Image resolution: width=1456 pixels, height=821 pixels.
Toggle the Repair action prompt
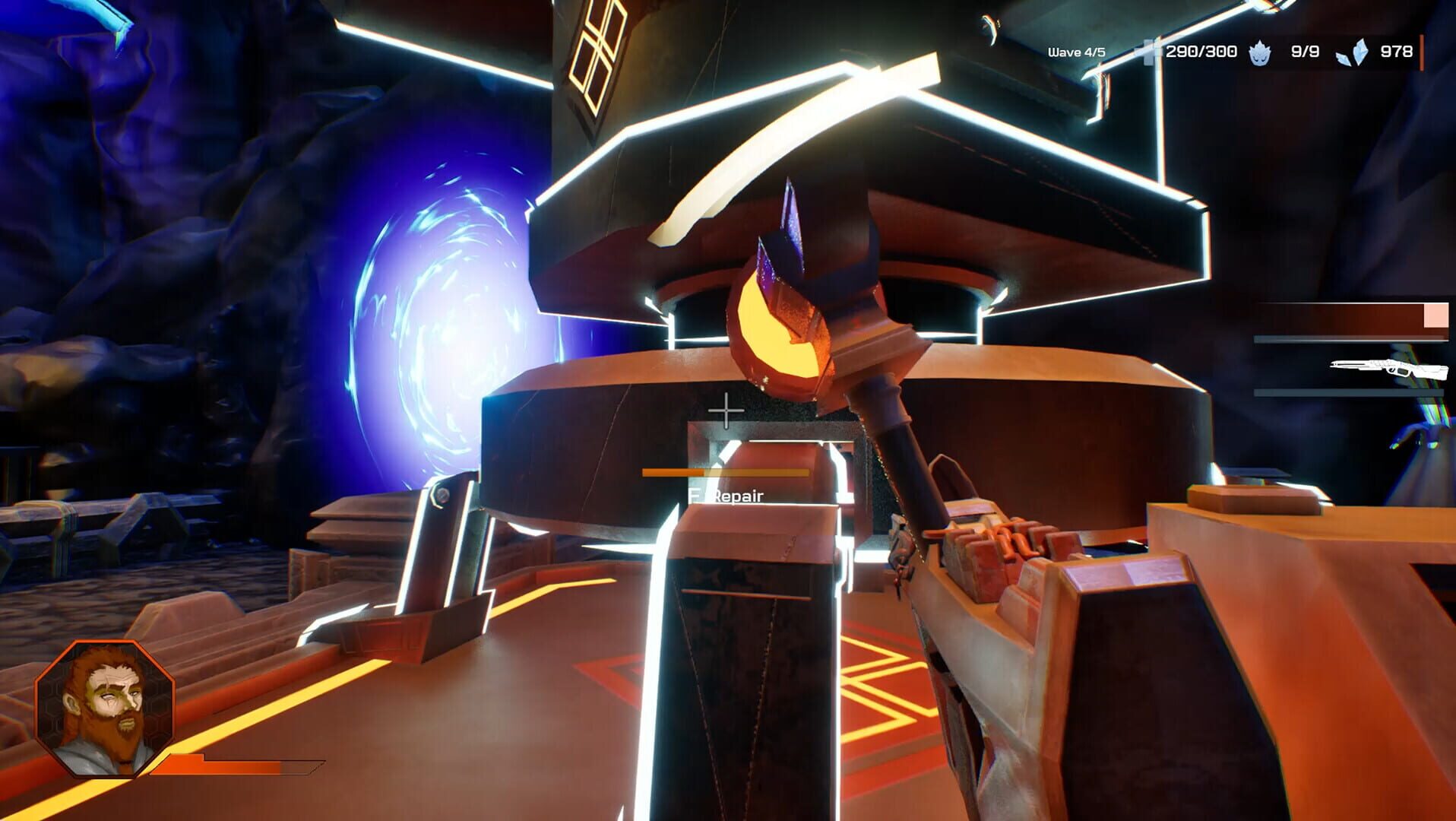pyautogui.click(x=727, y=496)
